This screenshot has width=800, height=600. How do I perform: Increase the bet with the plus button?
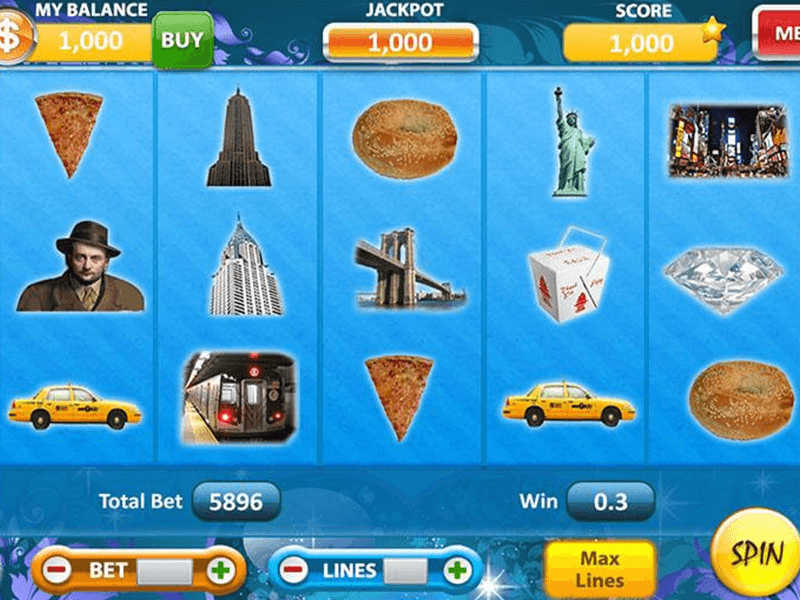220,571
